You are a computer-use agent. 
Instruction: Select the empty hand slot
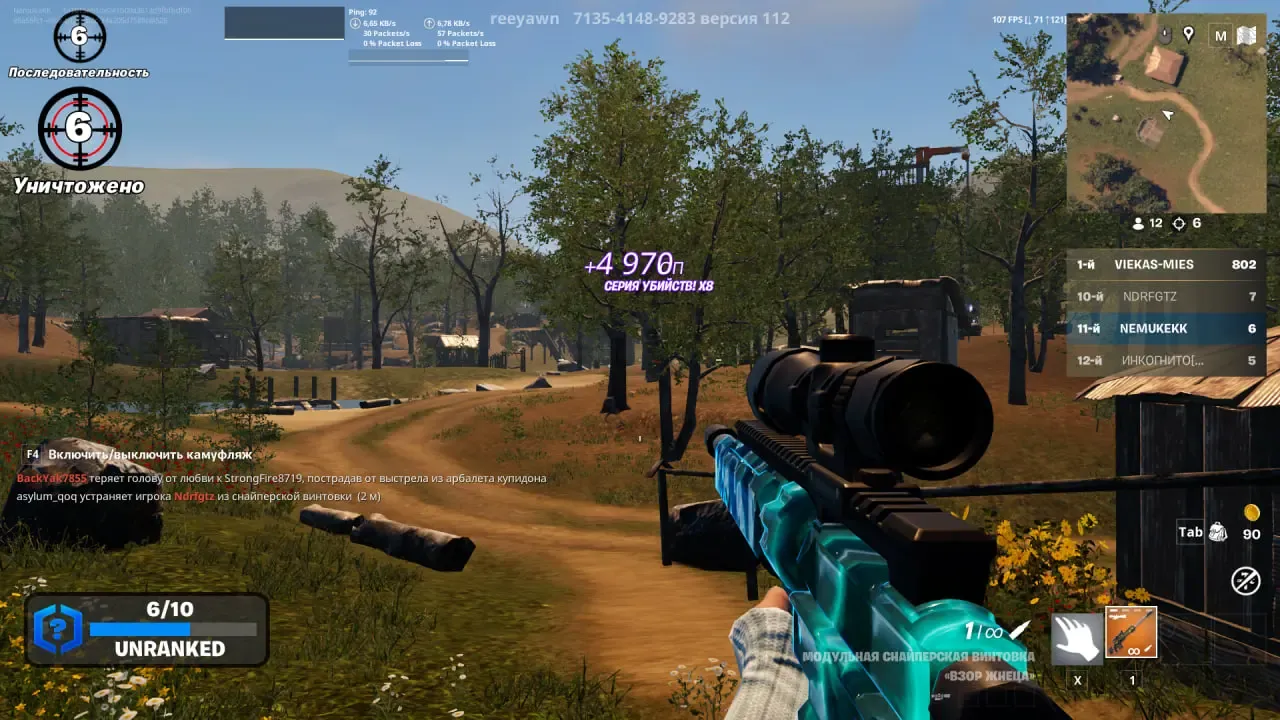click(x=1077, y=638)
